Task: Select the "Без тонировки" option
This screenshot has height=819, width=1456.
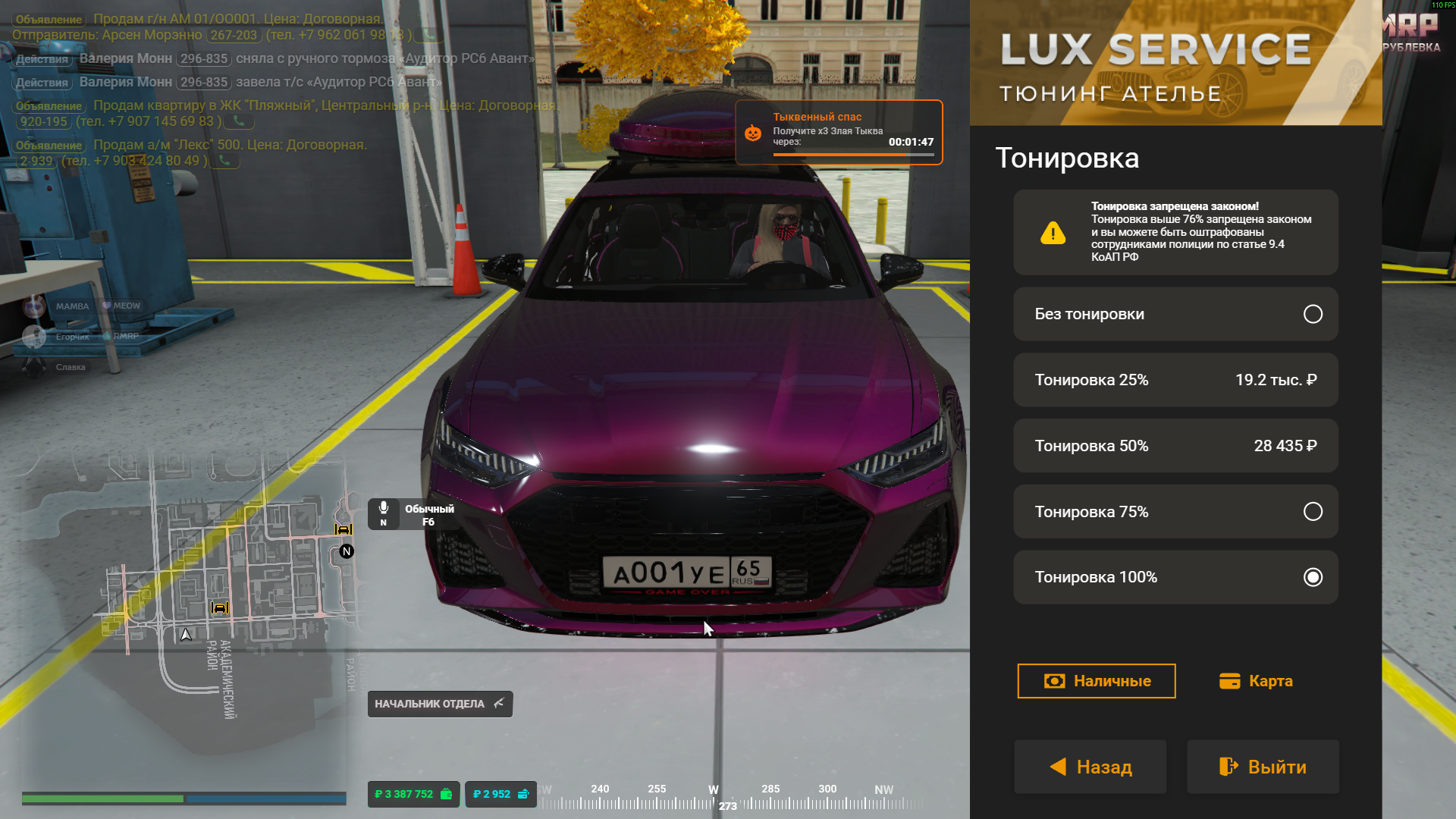Action: (1175, 314)
